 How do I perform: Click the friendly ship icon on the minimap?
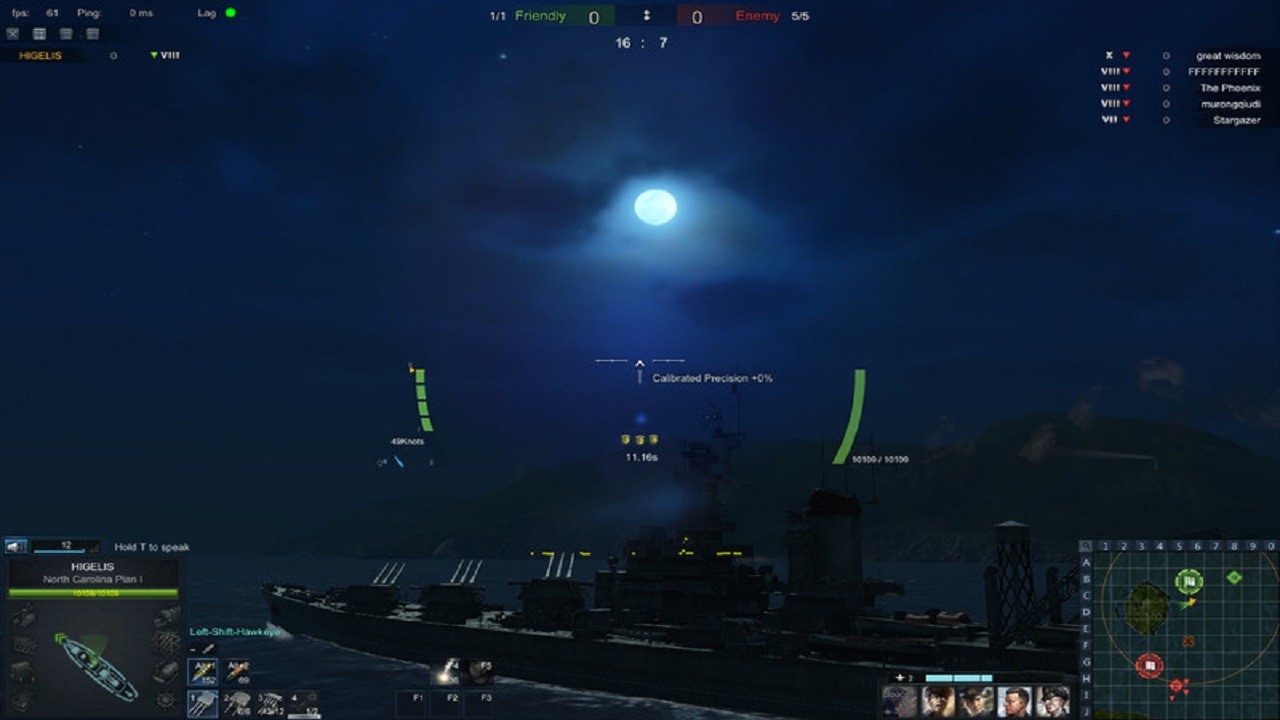1190,578
